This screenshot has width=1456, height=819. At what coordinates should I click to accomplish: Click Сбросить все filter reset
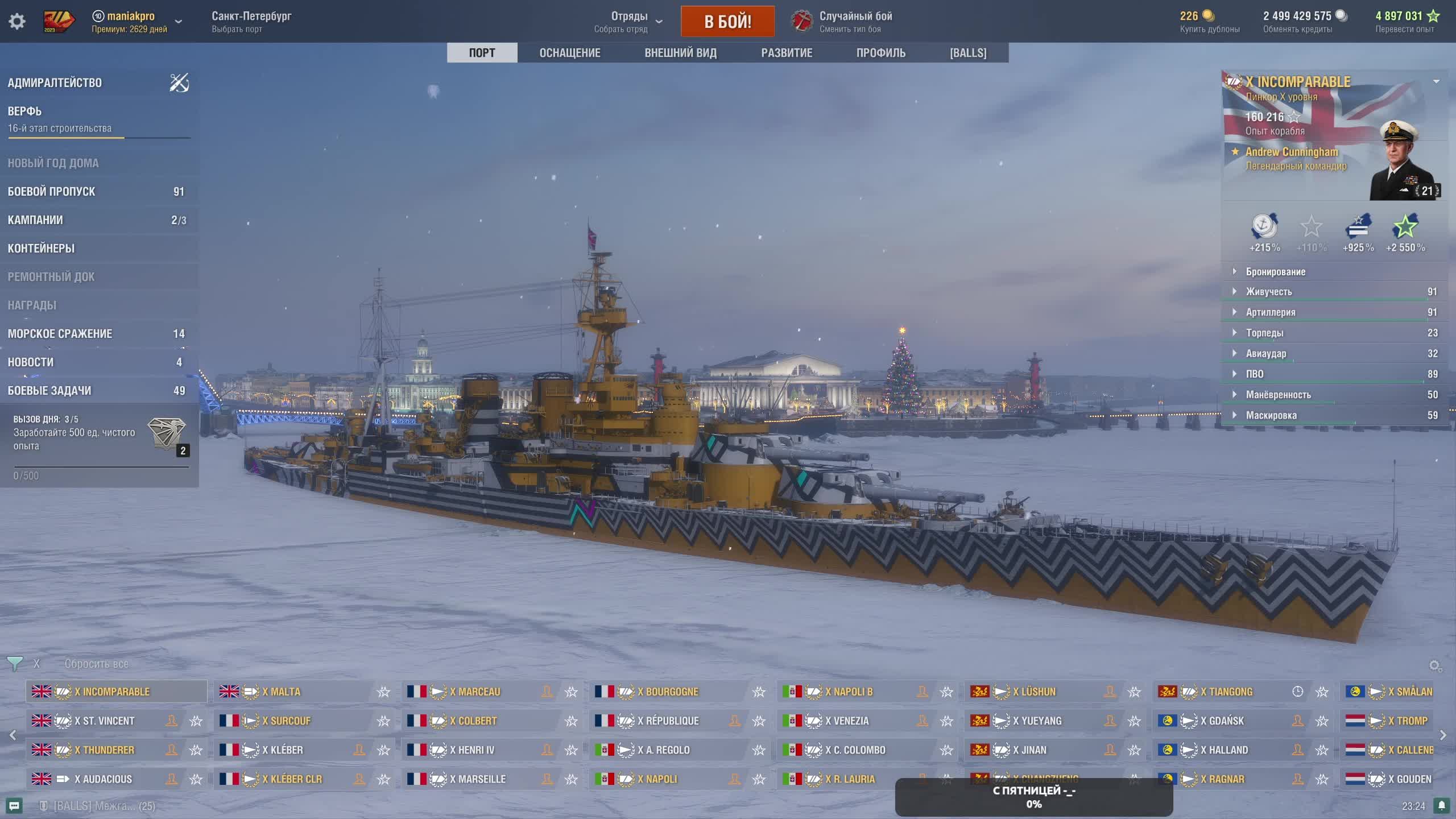pyautogui.click(x=96, y=664)
